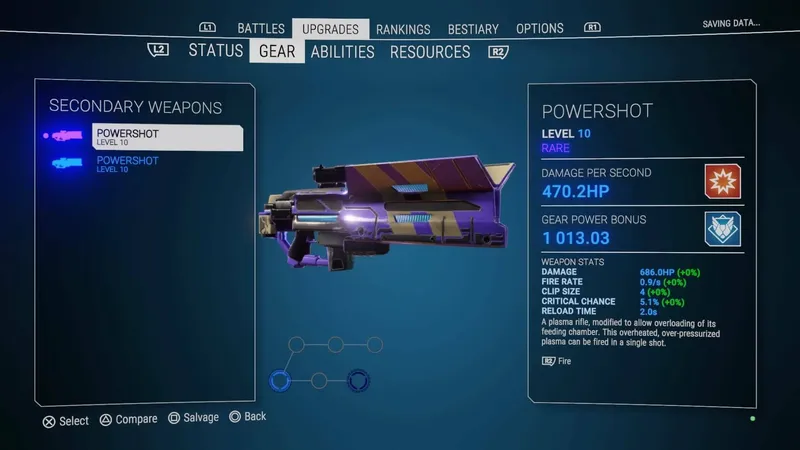
Task: Open the Battles tab
Action: [261, 29]
